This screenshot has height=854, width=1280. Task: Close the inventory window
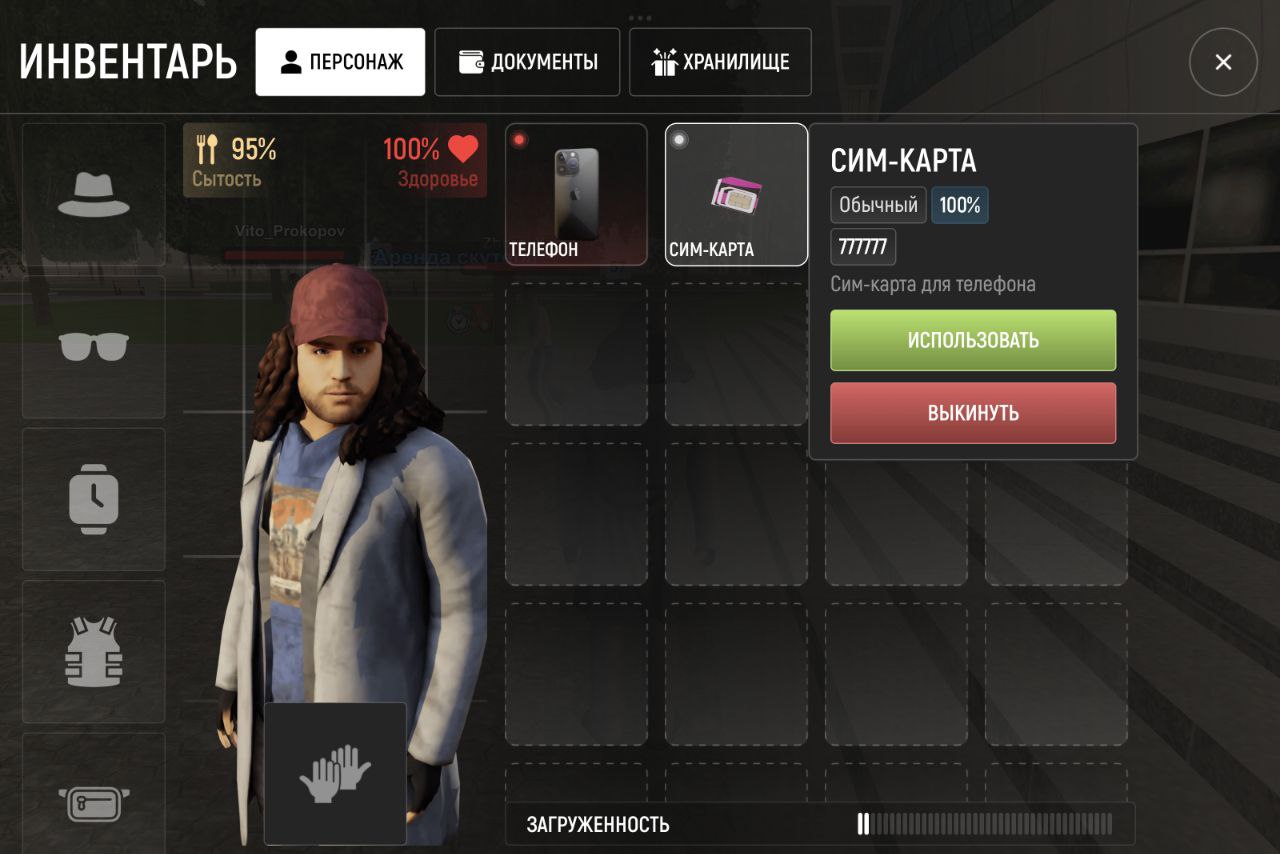coord(1222,62)
